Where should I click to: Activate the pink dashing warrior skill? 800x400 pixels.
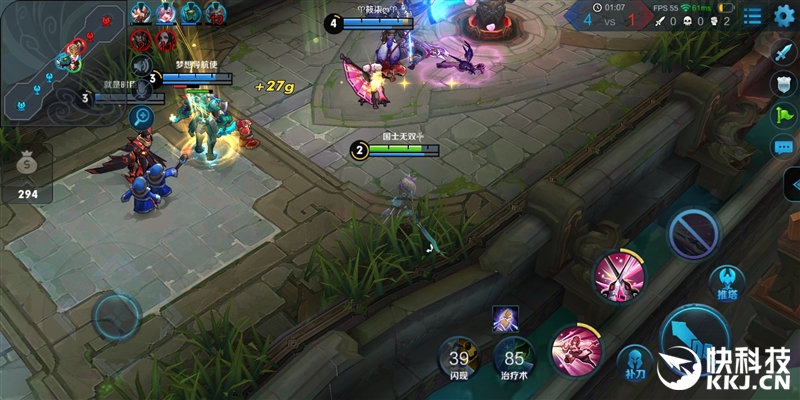(575, 350)
